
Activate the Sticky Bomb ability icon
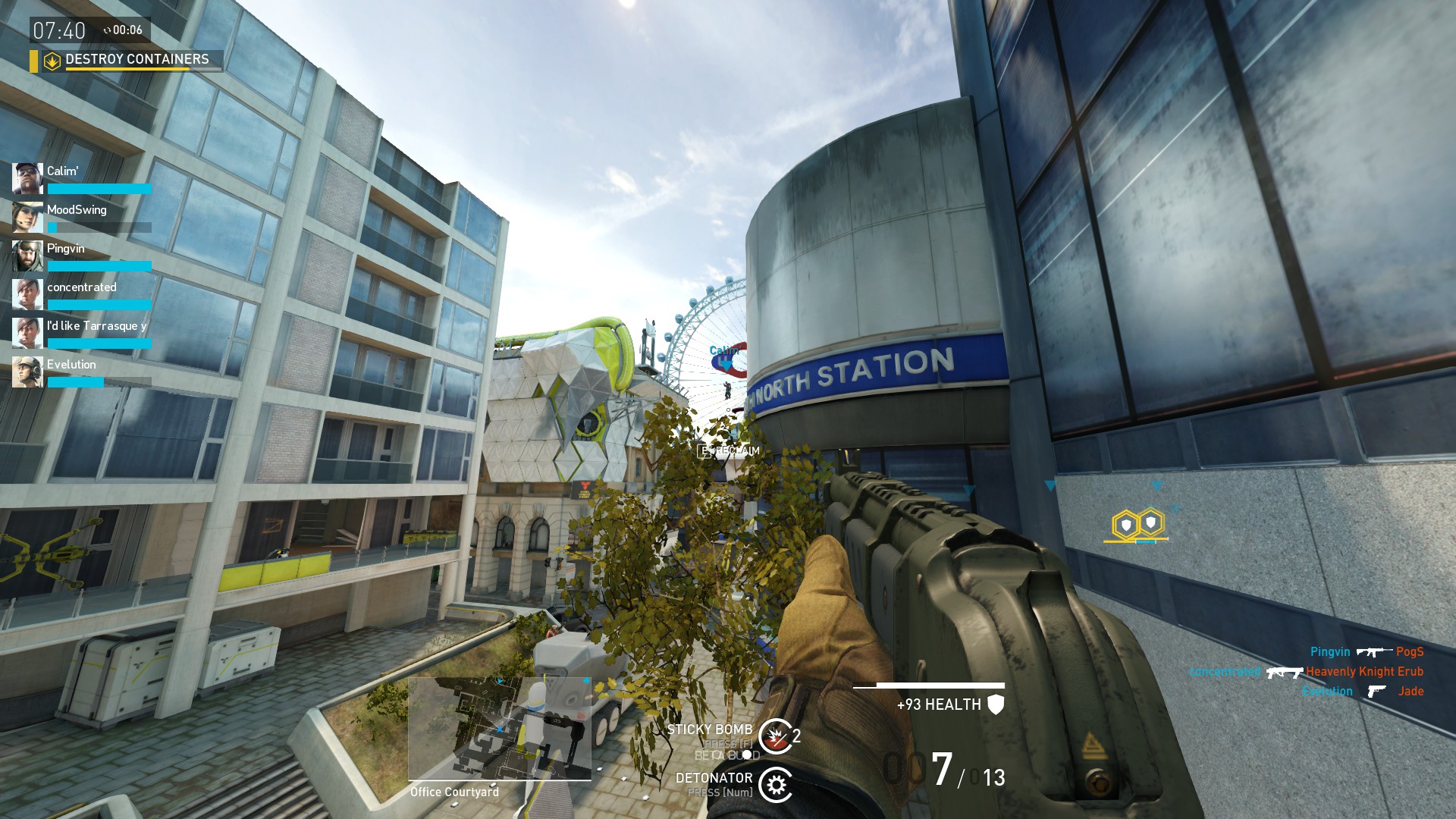pos(775,736)
